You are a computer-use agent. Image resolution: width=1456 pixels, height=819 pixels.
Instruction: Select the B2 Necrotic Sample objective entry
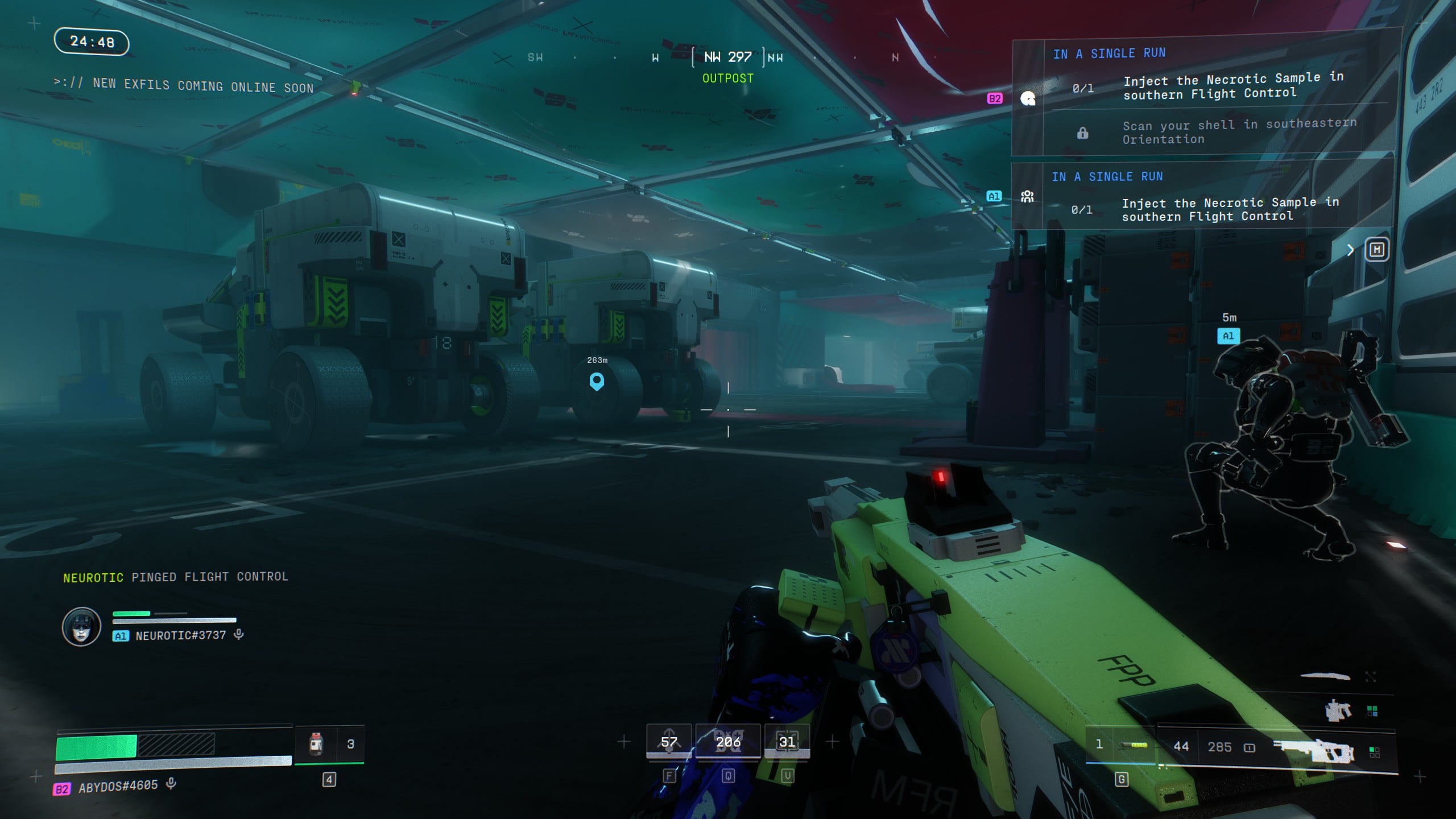point(1232,86)
